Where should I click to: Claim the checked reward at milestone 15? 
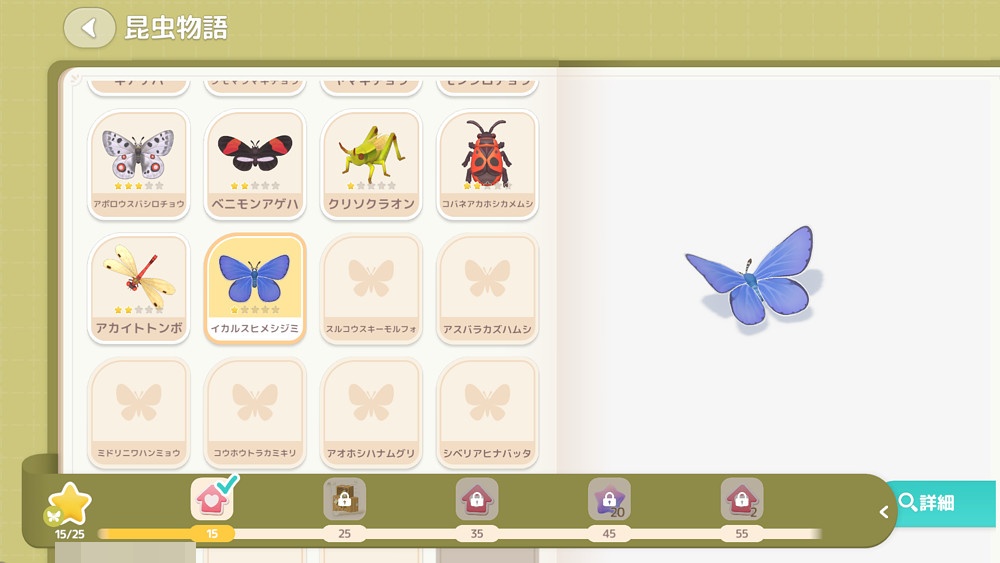pos(212,499)
